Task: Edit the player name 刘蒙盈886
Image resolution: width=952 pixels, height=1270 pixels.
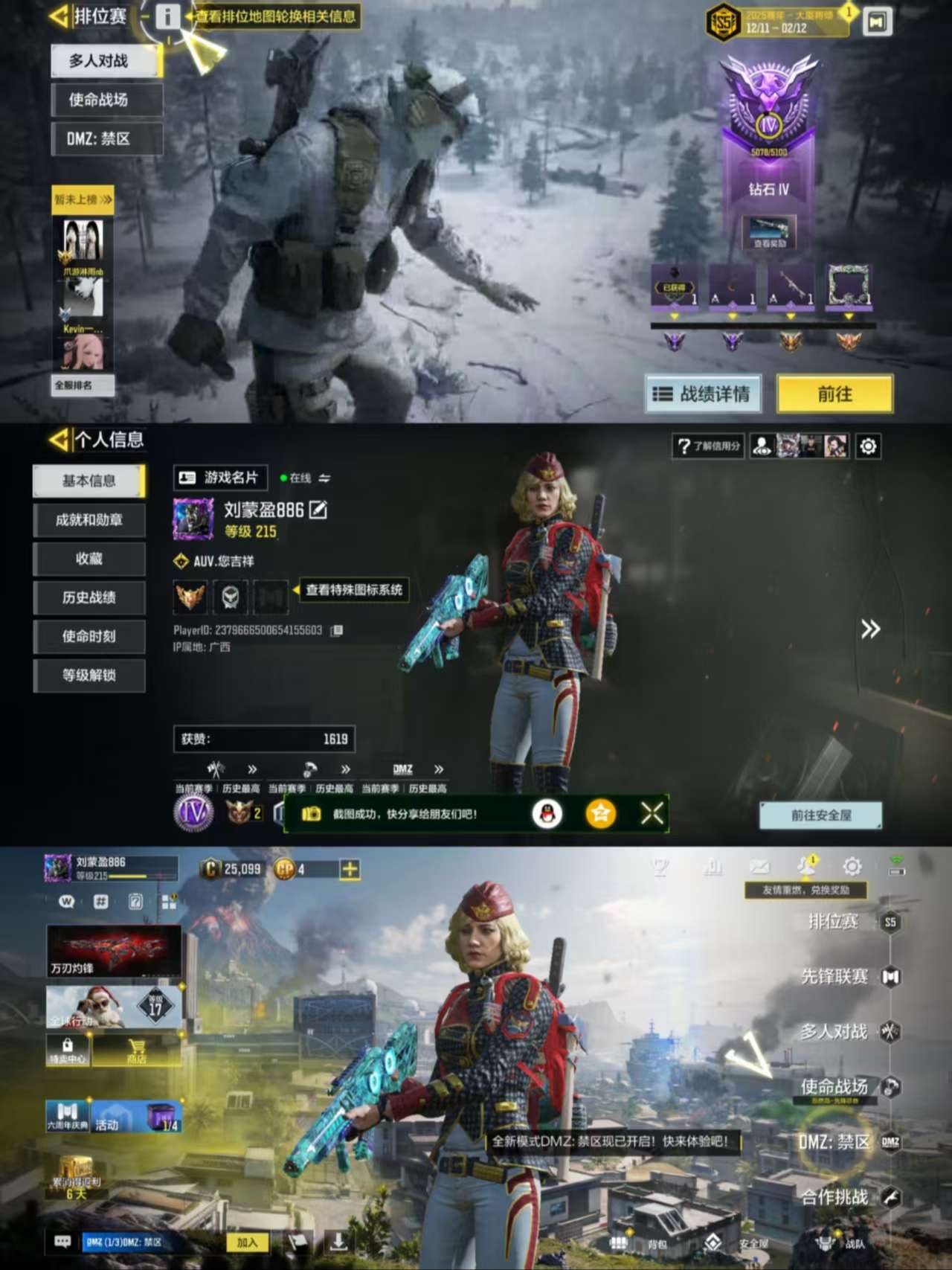Action: [x=318, y=510]
